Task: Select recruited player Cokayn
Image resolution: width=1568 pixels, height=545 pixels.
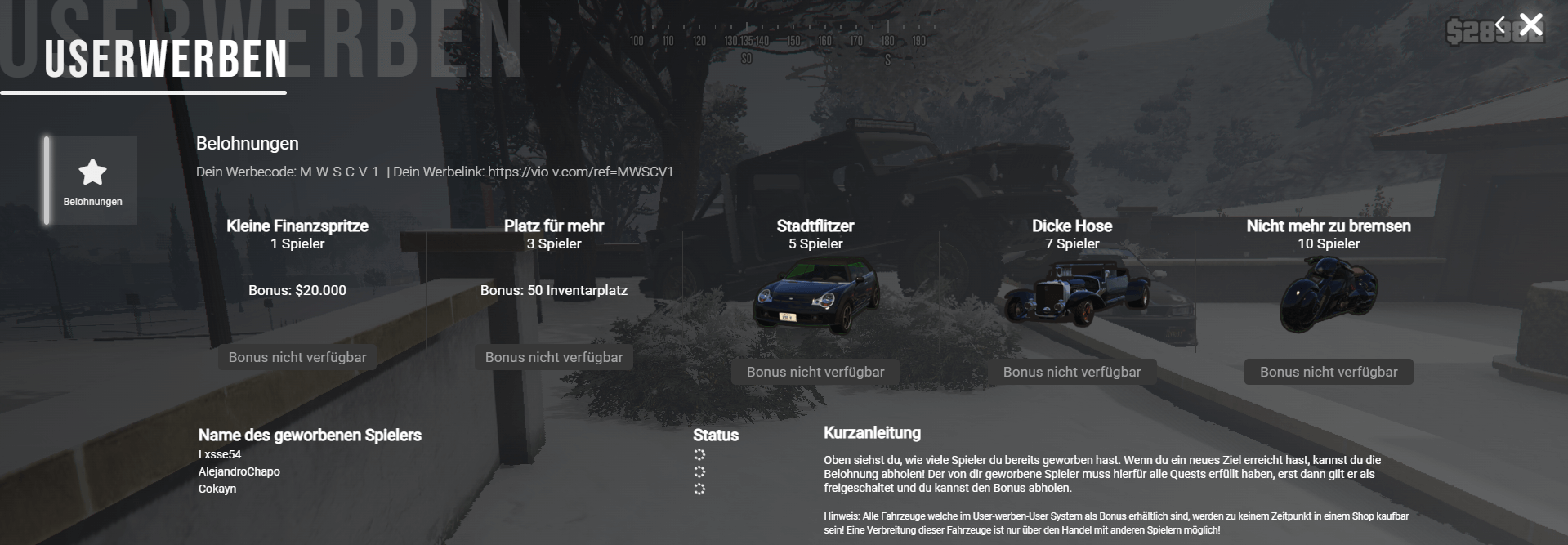Action: click(x=217, y=489)
